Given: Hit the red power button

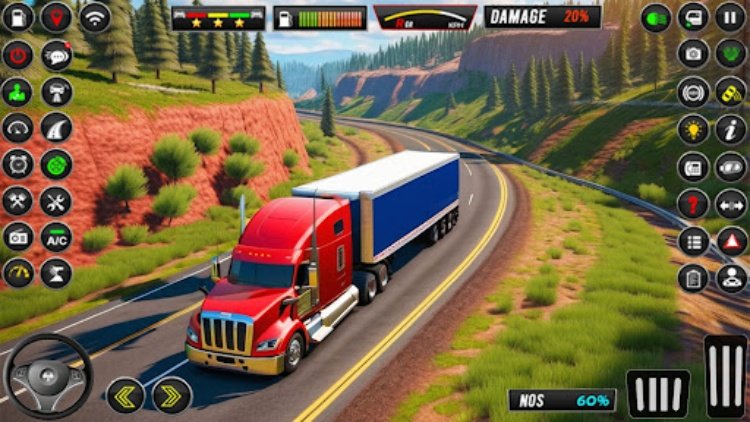Looking at the screenshot, I should tap(17, 55).
